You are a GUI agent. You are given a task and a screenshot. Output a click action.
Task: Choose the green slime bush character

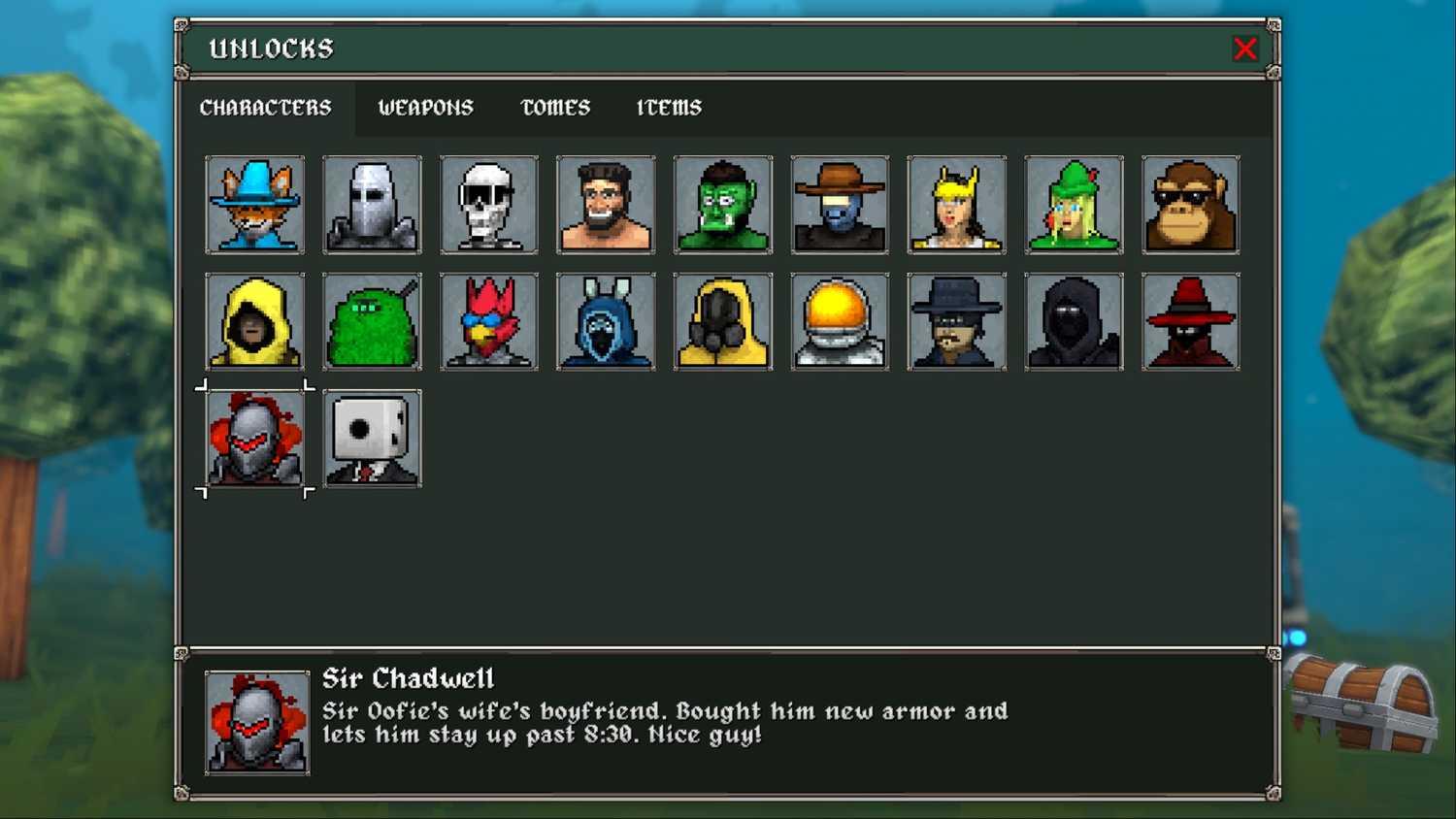pyautogui.click(x=372, y=321)
